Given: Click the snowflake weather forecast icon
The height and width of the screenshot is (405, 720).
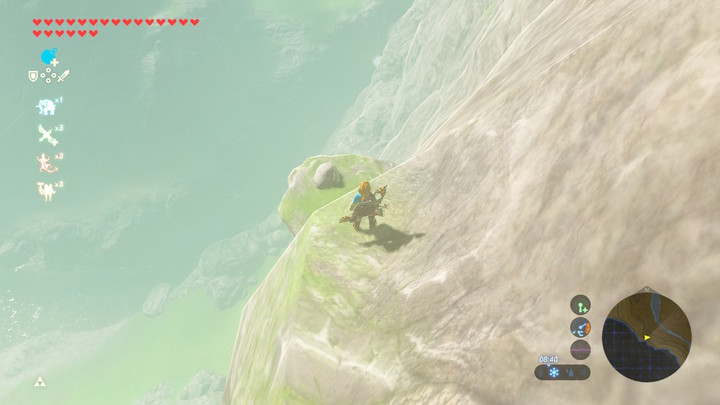Looking at the screenshot, I should [x=552, y=372].
